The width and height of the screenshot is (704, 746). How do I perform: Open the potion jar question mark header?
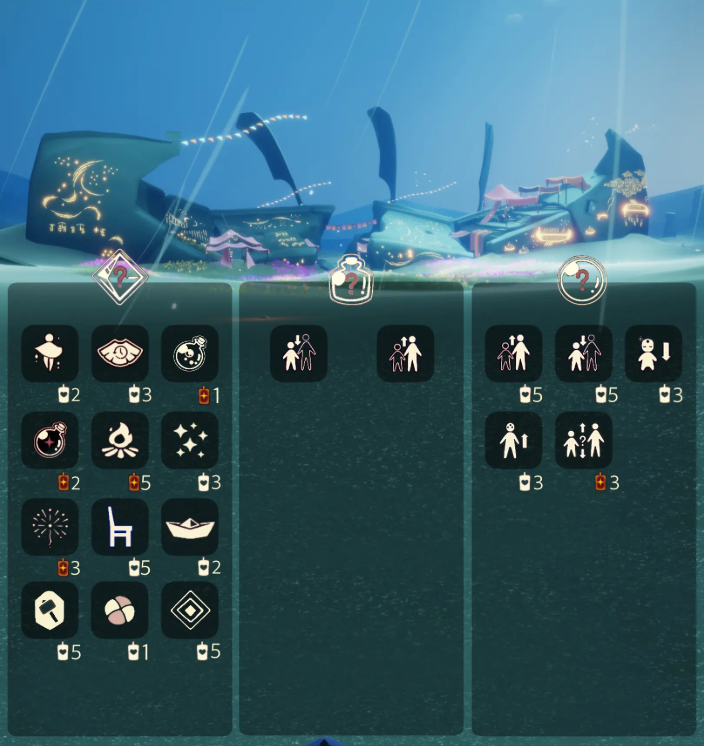(351, 279)
